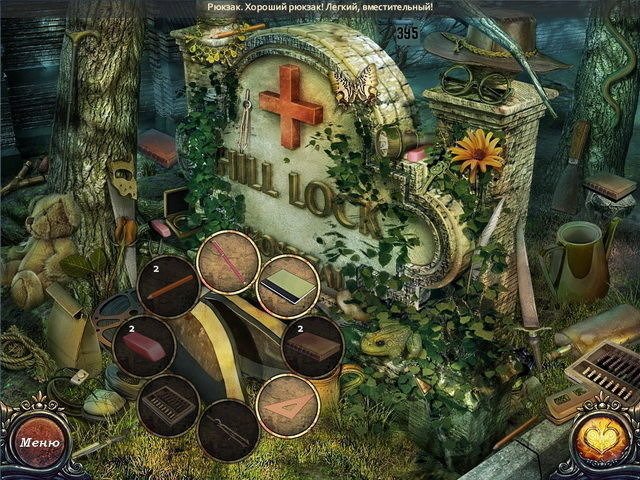Image resolution: width=640 pixels, height=480 pixels.
Task: Select the notebook item circle
Action: (289, 284)
